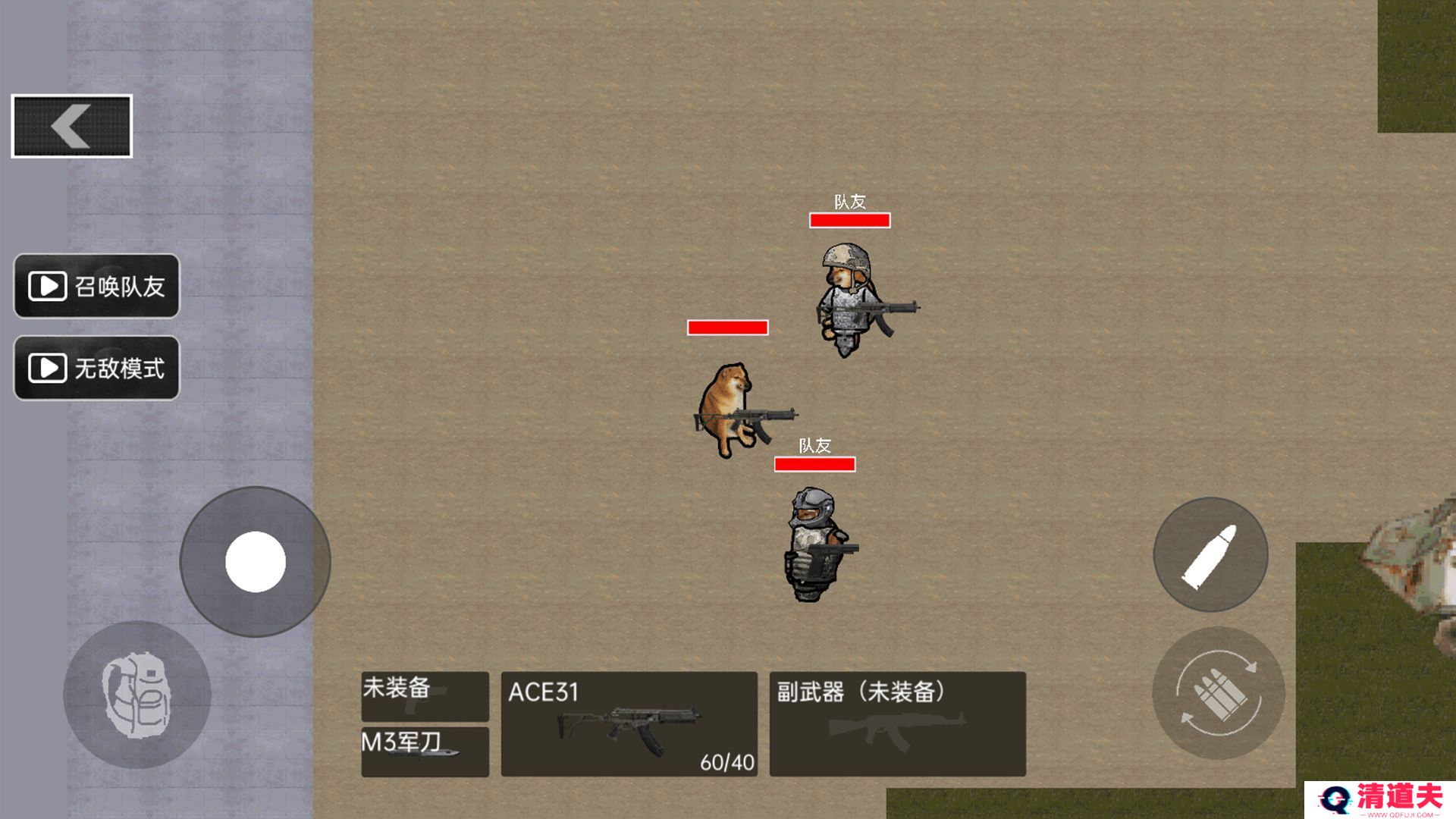
Task: Select the unequipped 未装备 pistol slot
Action: [425, 695]
